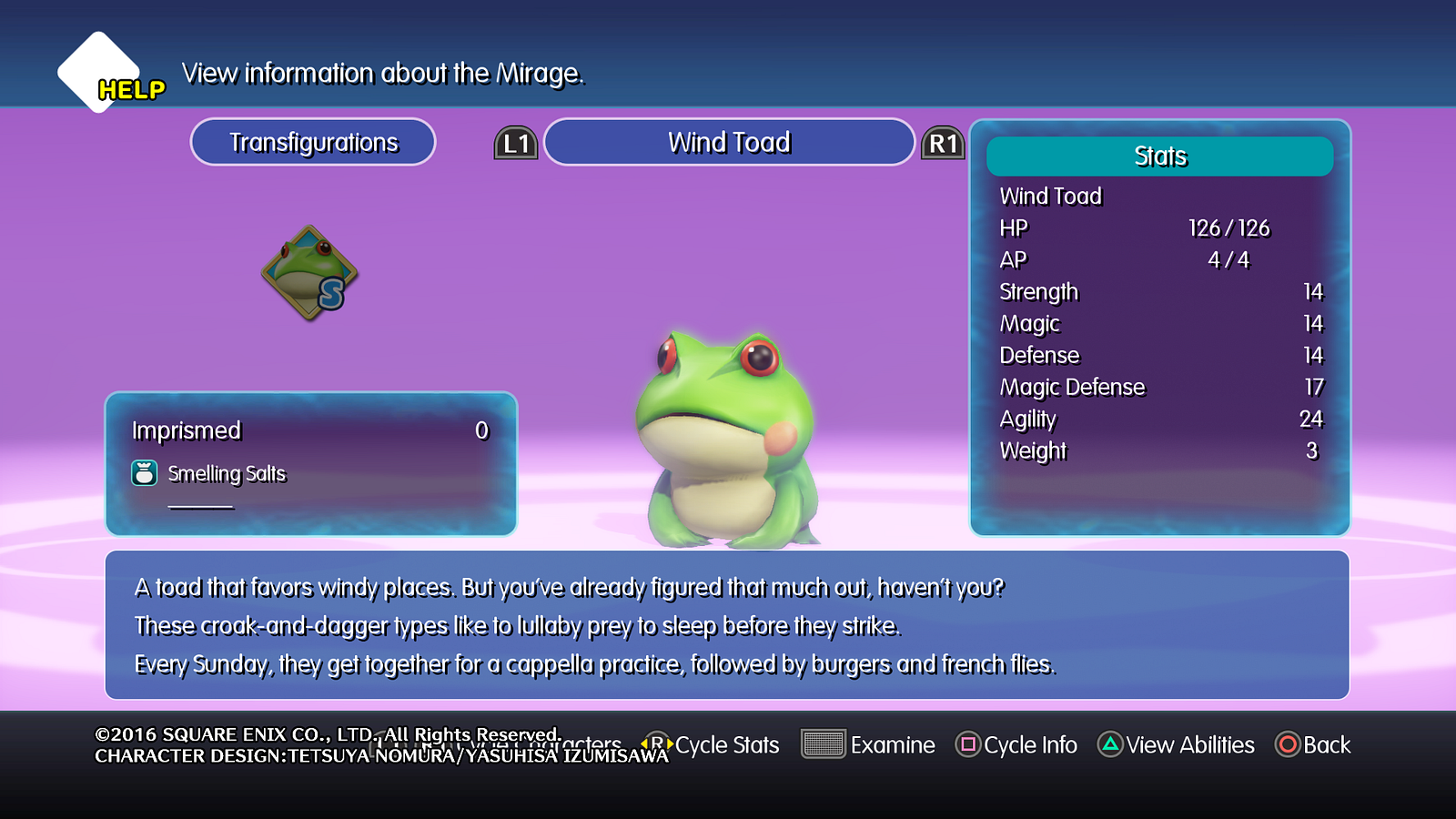Activate the Cycle Info option
Image resolution: width=1456 pixels, height=819 pixels.
pyautogui.click(x=1016, y=745)
